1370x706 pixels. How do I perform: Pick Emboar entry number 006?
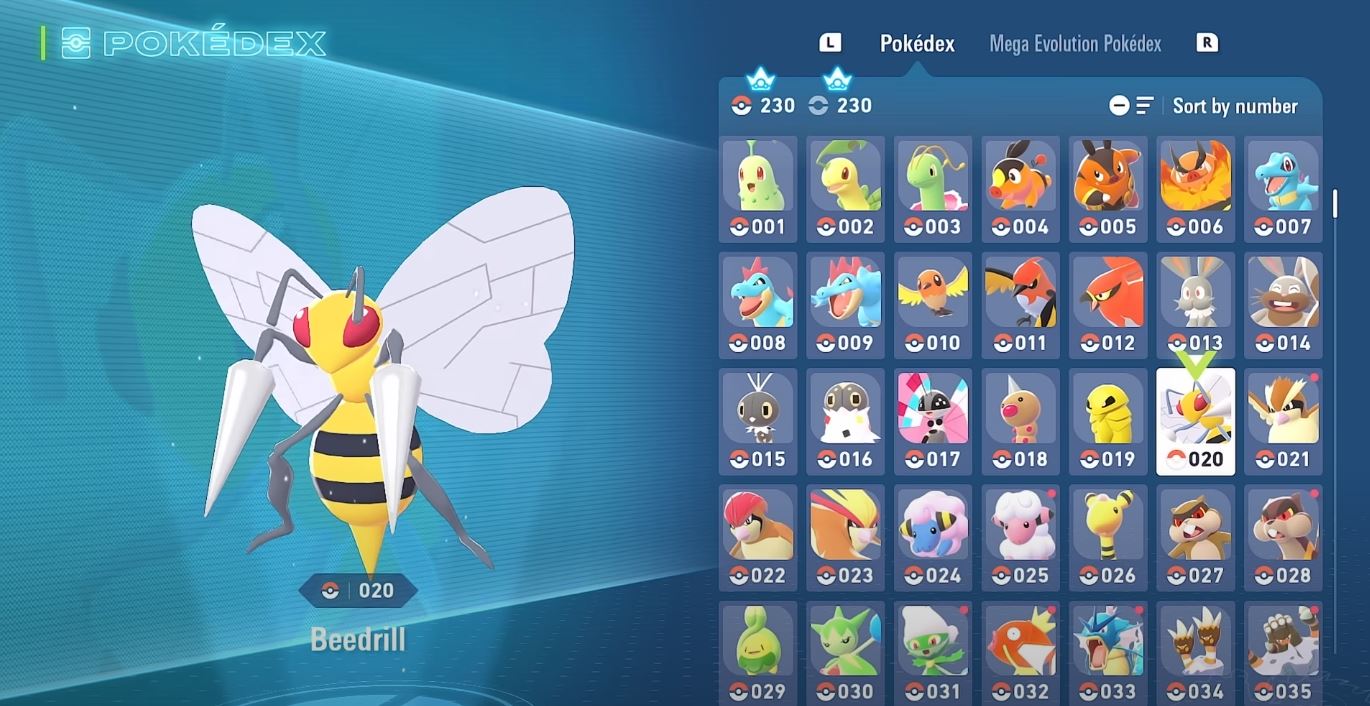[1195, 189]
